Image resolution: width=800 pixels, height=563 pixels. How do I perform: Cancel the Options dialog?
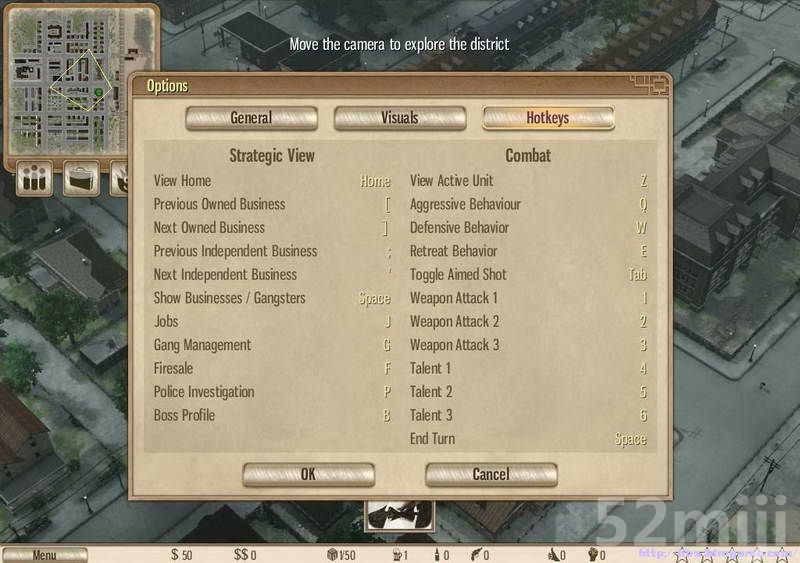pos(490,474)
